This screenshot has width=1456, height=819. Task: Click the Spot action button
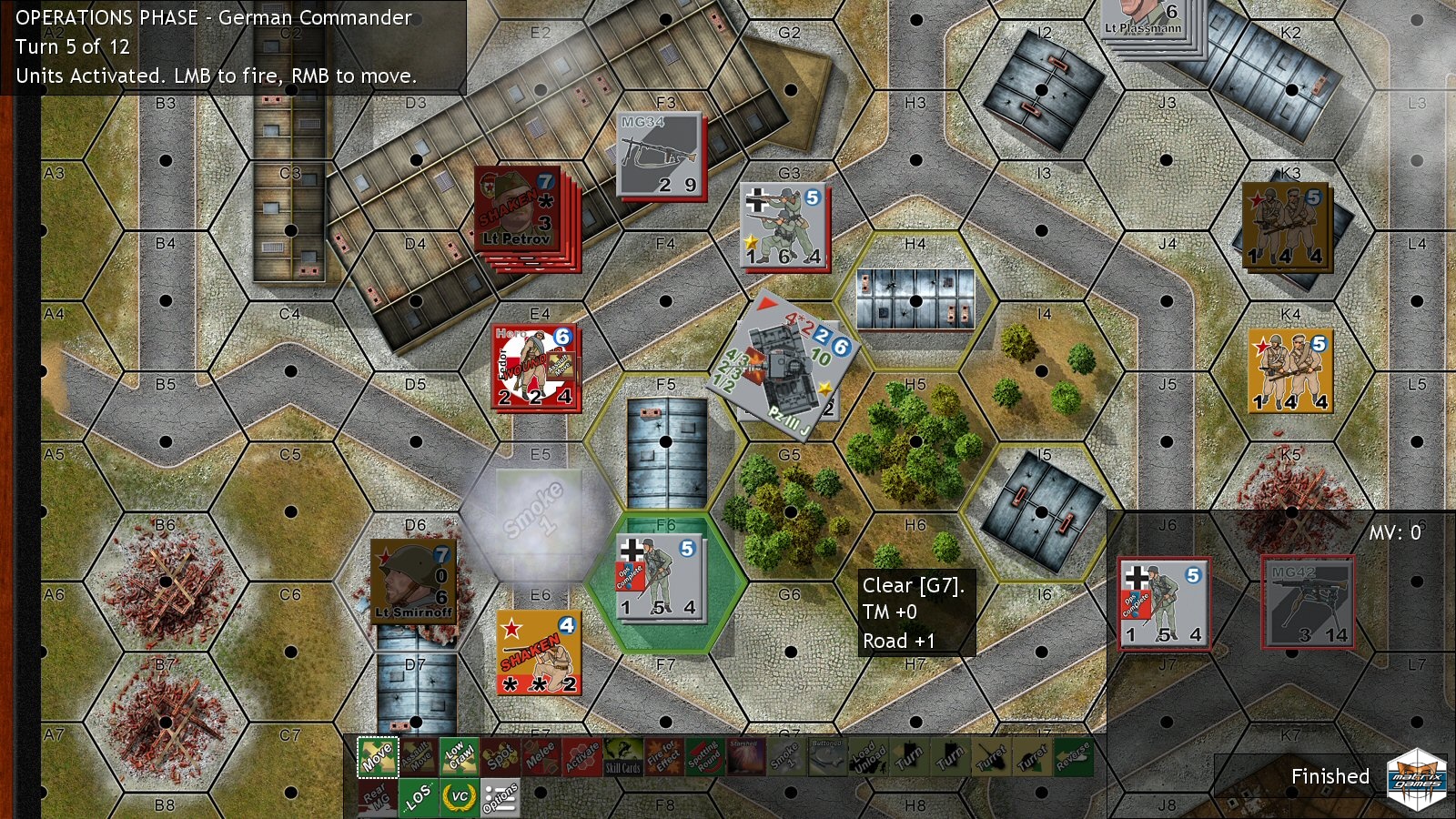pyautogui.click(x=500, y=757)
